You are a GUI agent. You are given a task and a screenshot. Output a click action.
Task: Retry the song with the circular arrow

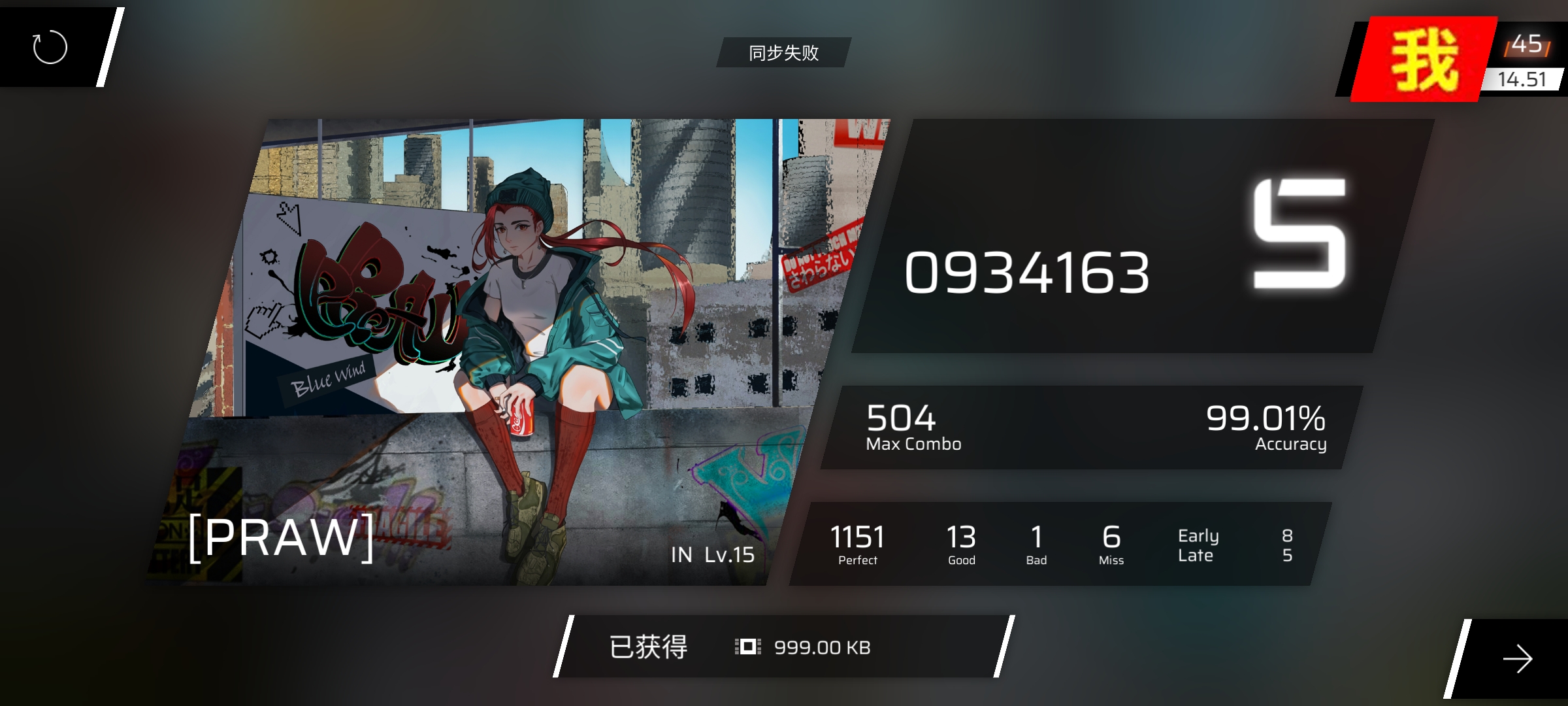coord(50,47)
